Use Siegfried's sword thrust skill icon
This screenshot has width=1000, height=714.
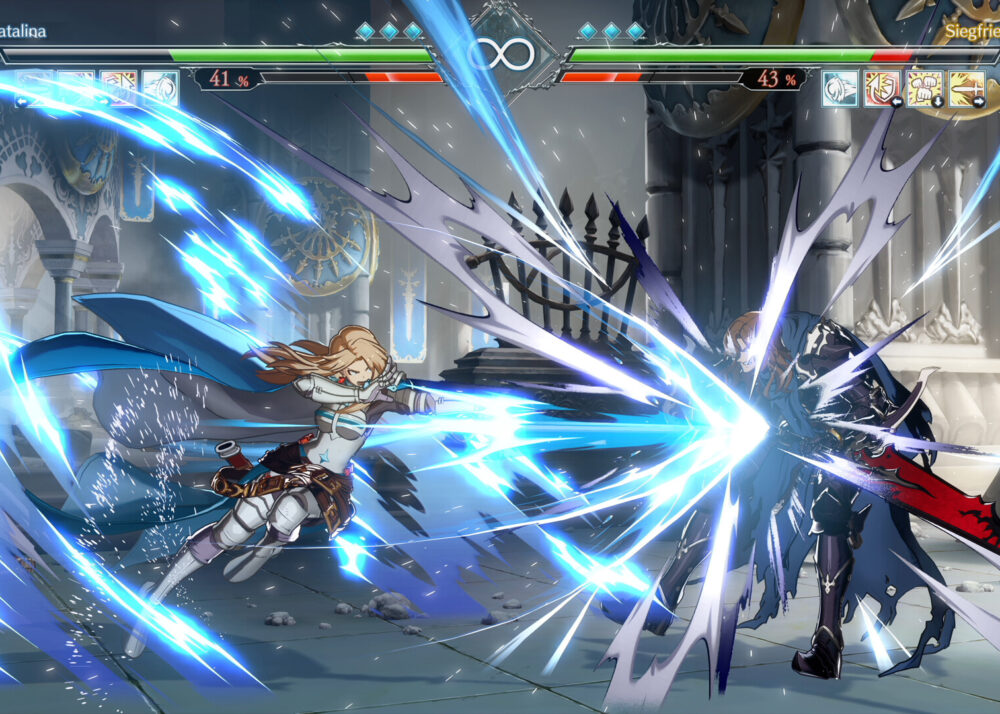966,88
